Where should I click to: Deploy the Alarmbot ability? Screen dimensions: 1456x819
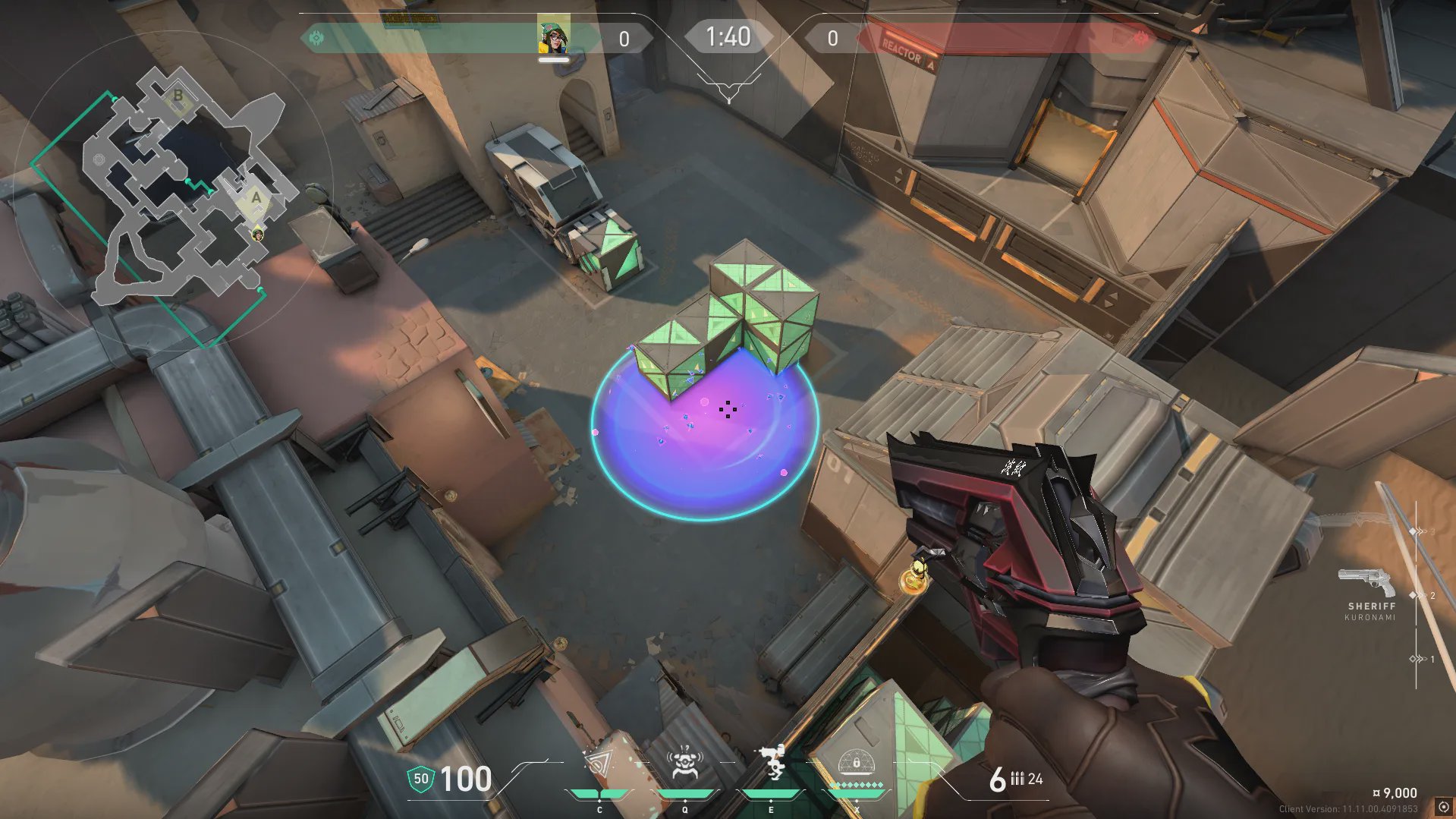pos(684,764)
